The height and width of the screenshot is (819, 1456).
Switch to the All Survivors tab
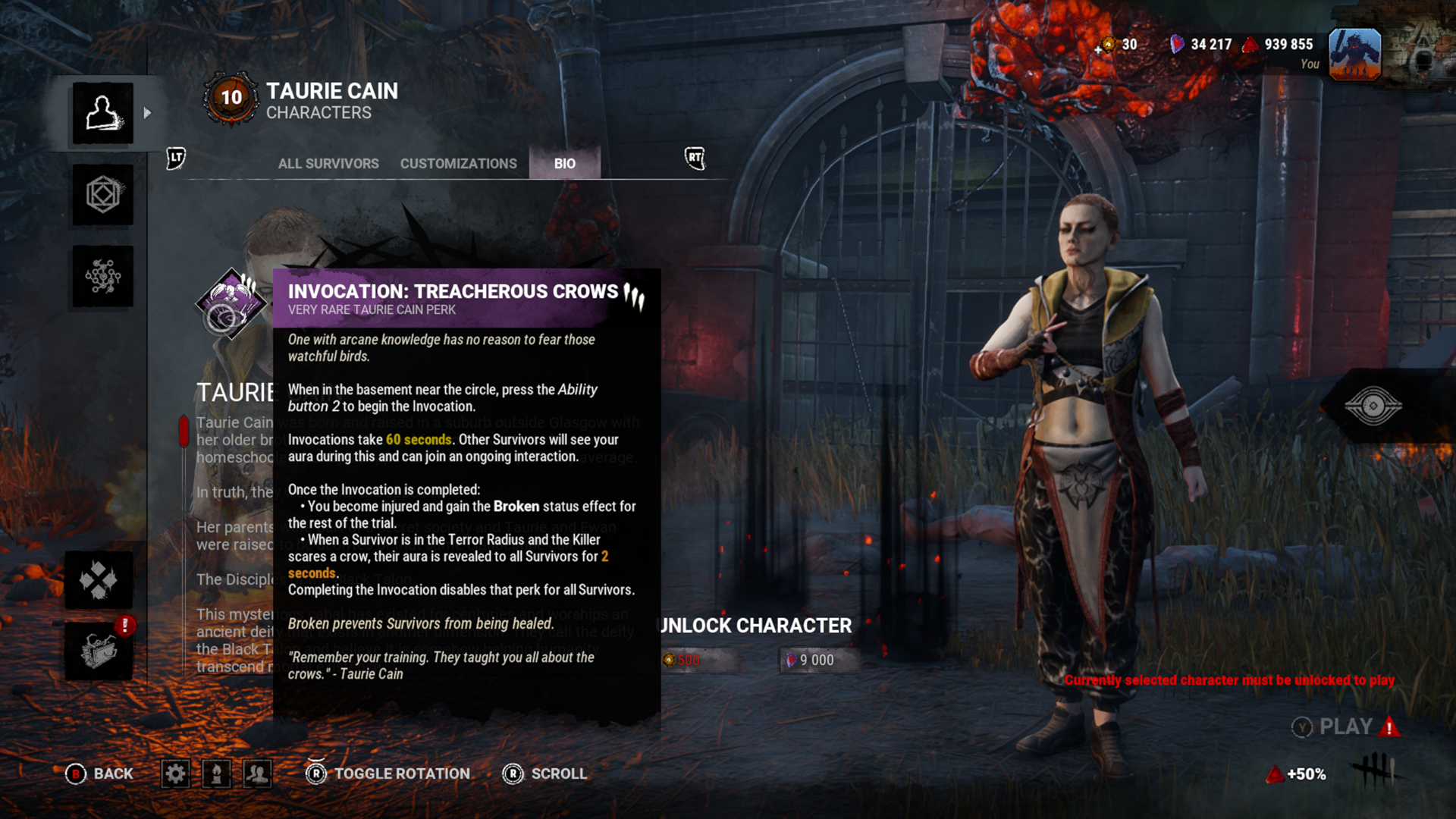tap(328, 164)
